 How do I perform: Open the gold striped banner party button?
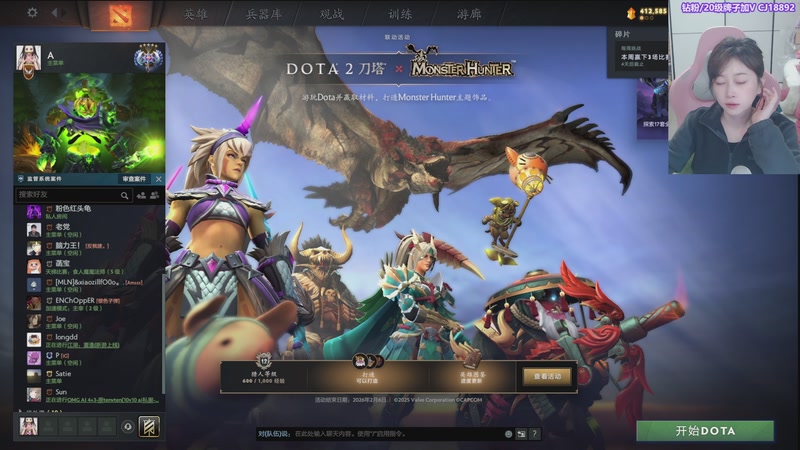tap(149, 426)
